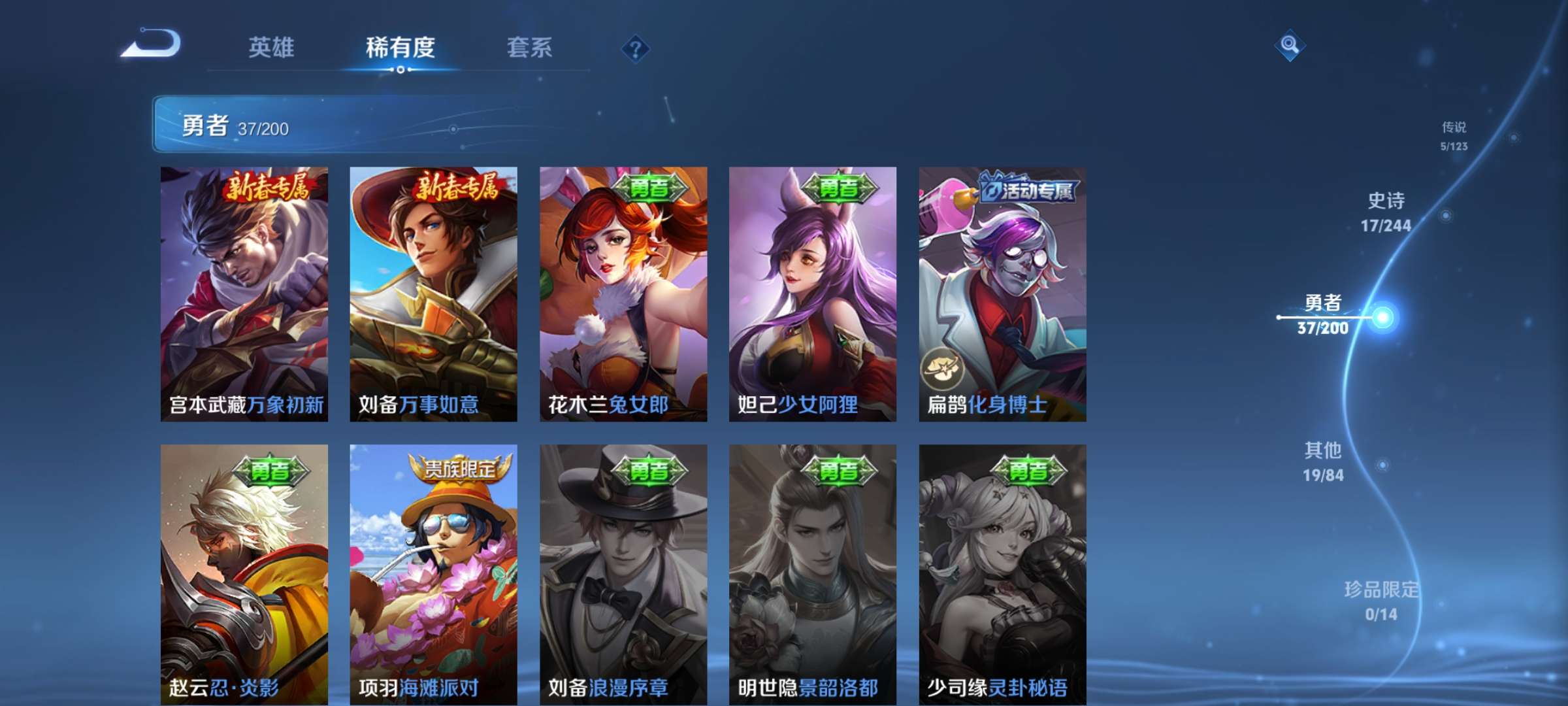
Task: Open the 套系 tab
Action: click(529, 48)
